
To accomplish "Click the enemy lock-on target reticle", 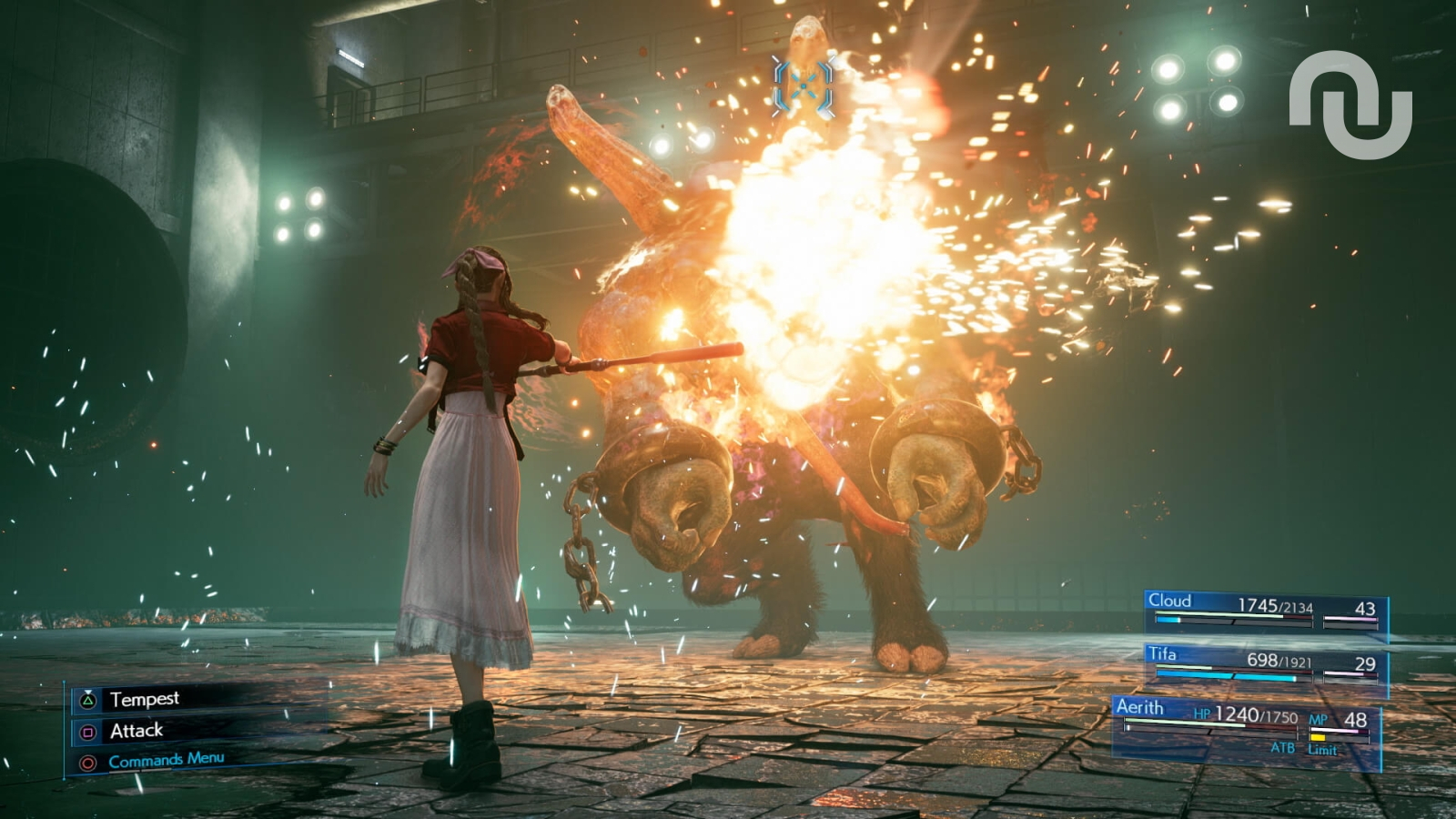I will pos(803,86).
